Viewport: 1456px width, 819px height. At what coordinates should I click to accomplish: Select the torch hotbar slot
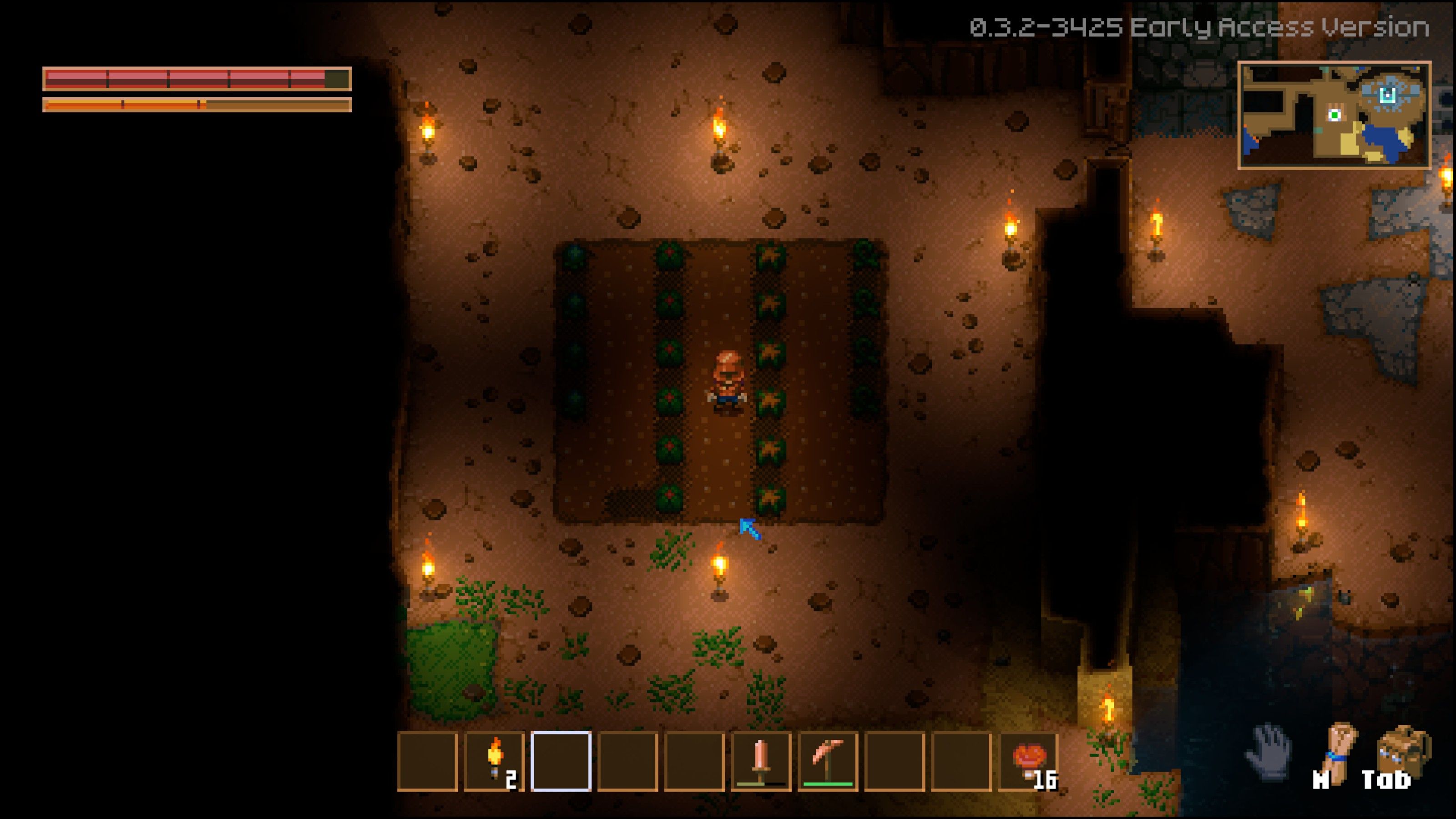pos(494,761)
